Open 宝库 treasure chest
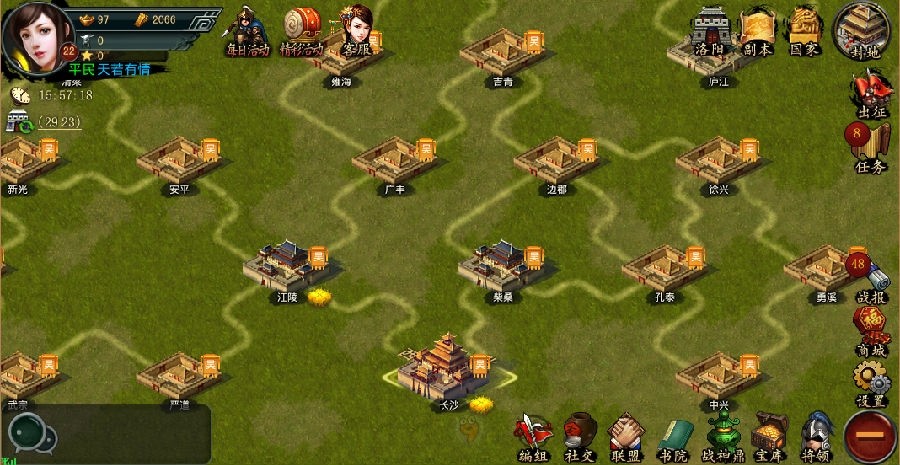Viewport: 900px width, 465px height. [770, 437]
